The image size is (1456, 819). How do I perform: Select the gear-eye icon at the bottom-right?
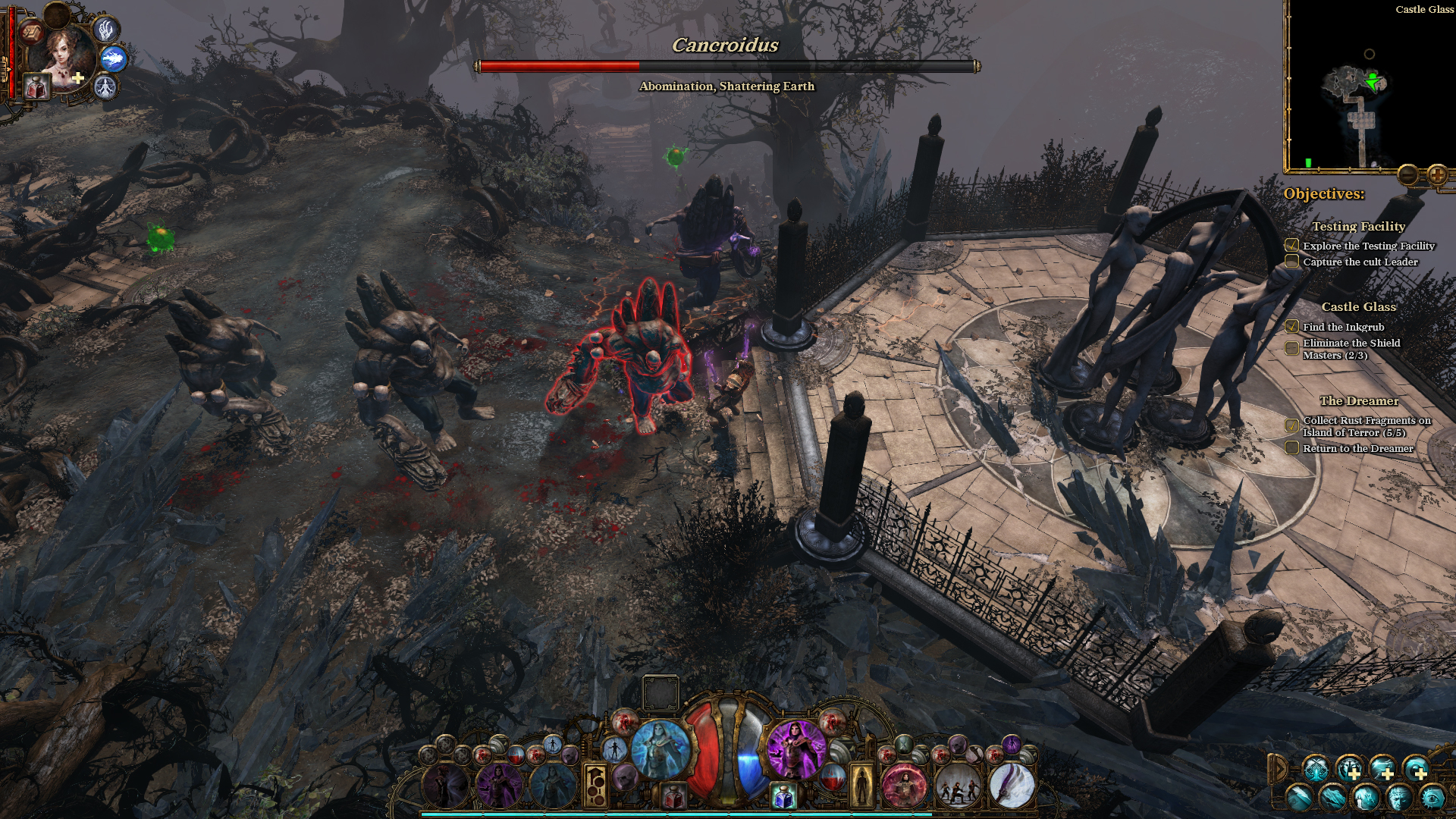(x=1433, y=799)
